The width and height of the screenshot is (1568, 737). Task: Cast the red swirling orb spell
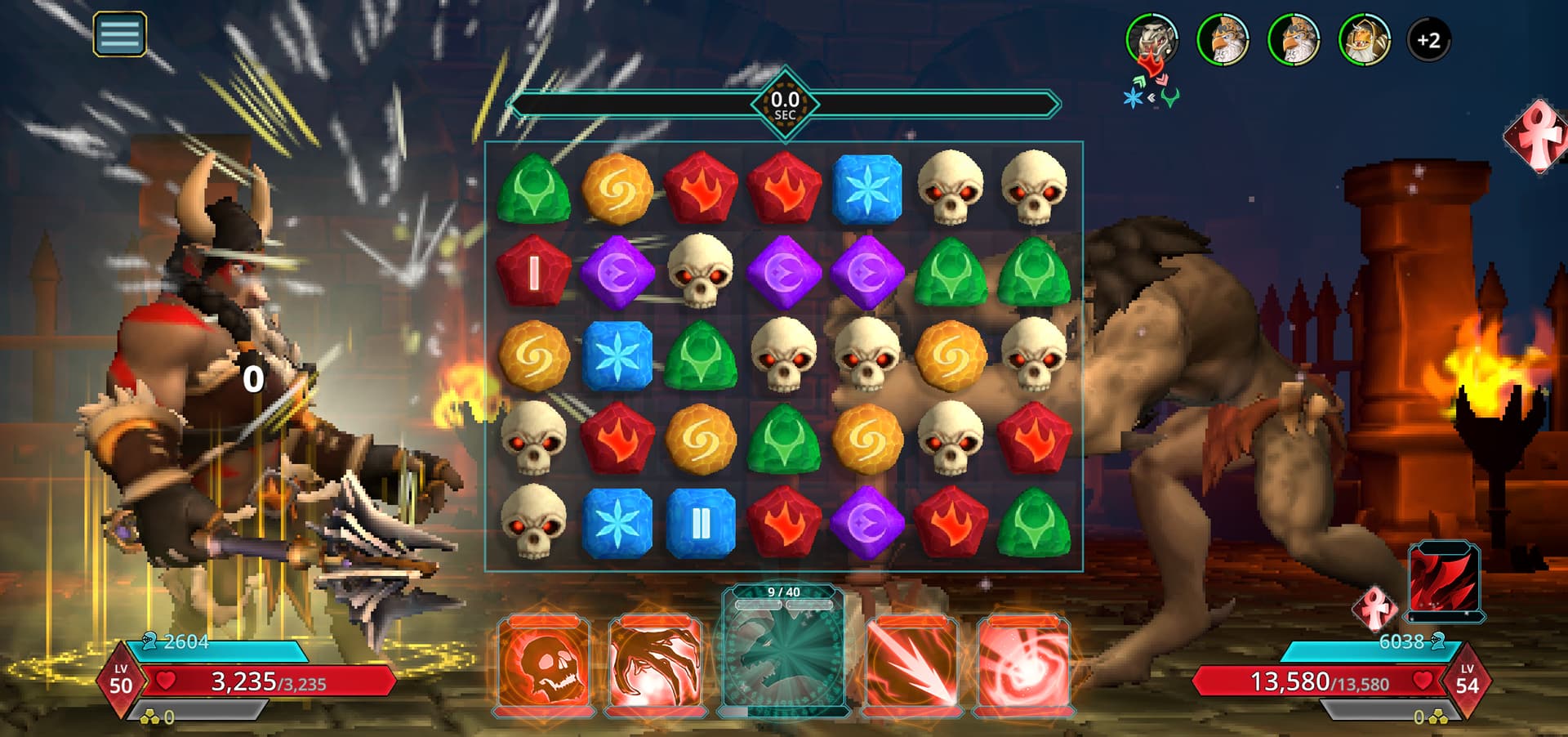coord(1024,663)
